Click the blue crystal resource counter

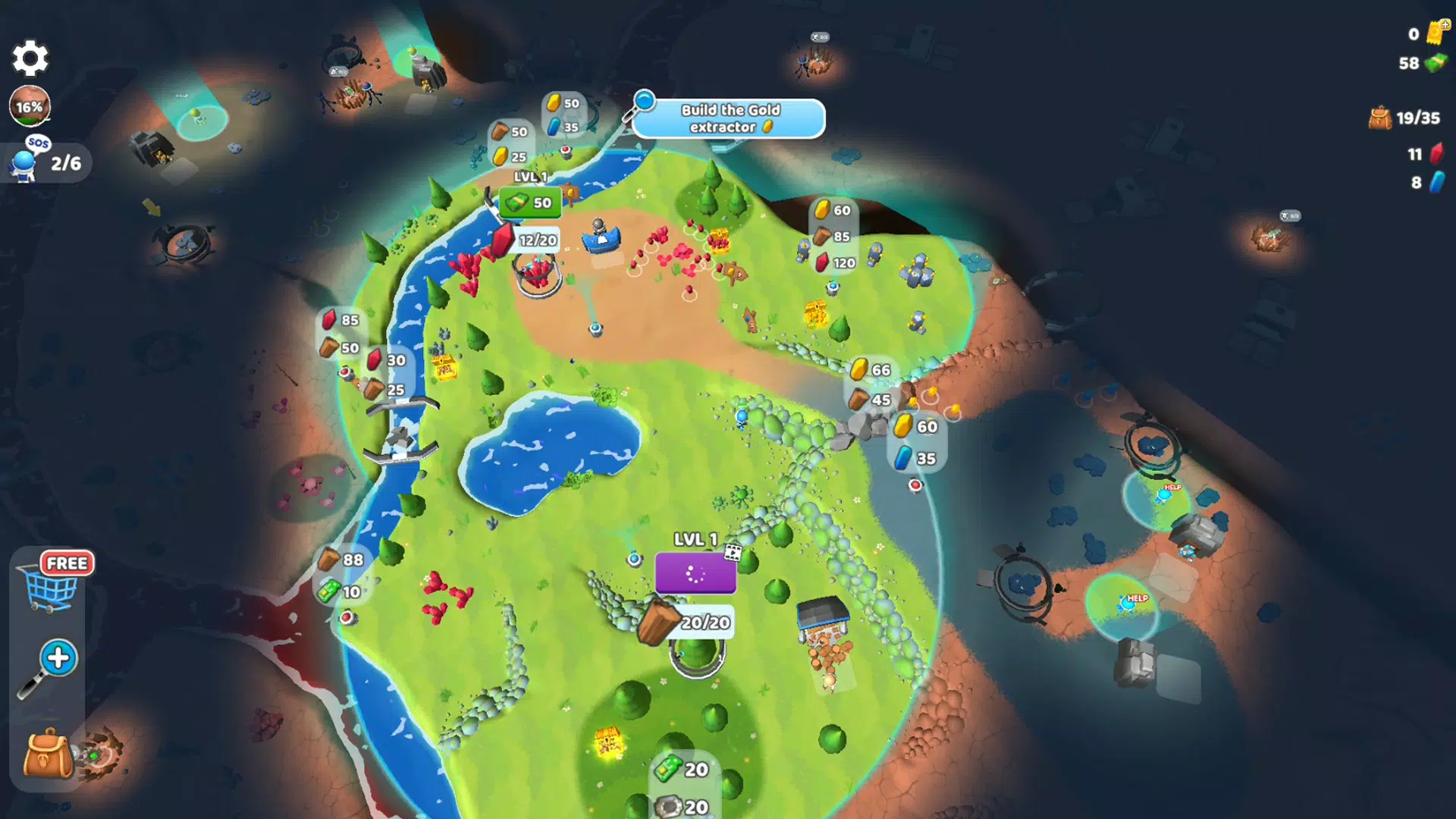(x=1426, y=184)
